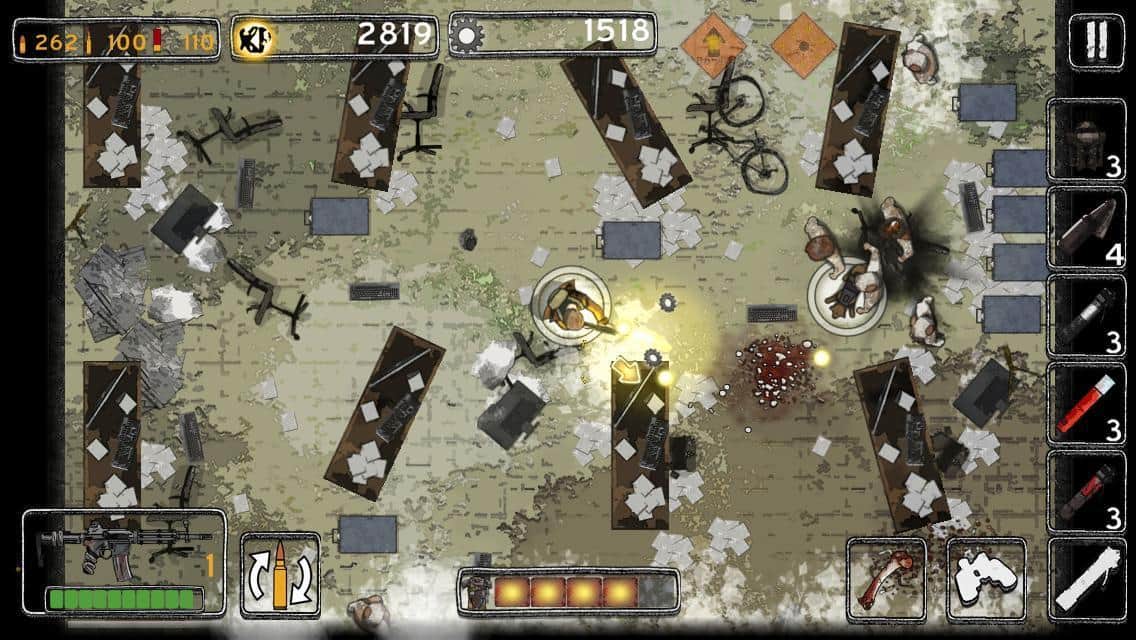Activate the bloody bone melee button
1136x640 pixels.
pos(886,579)
